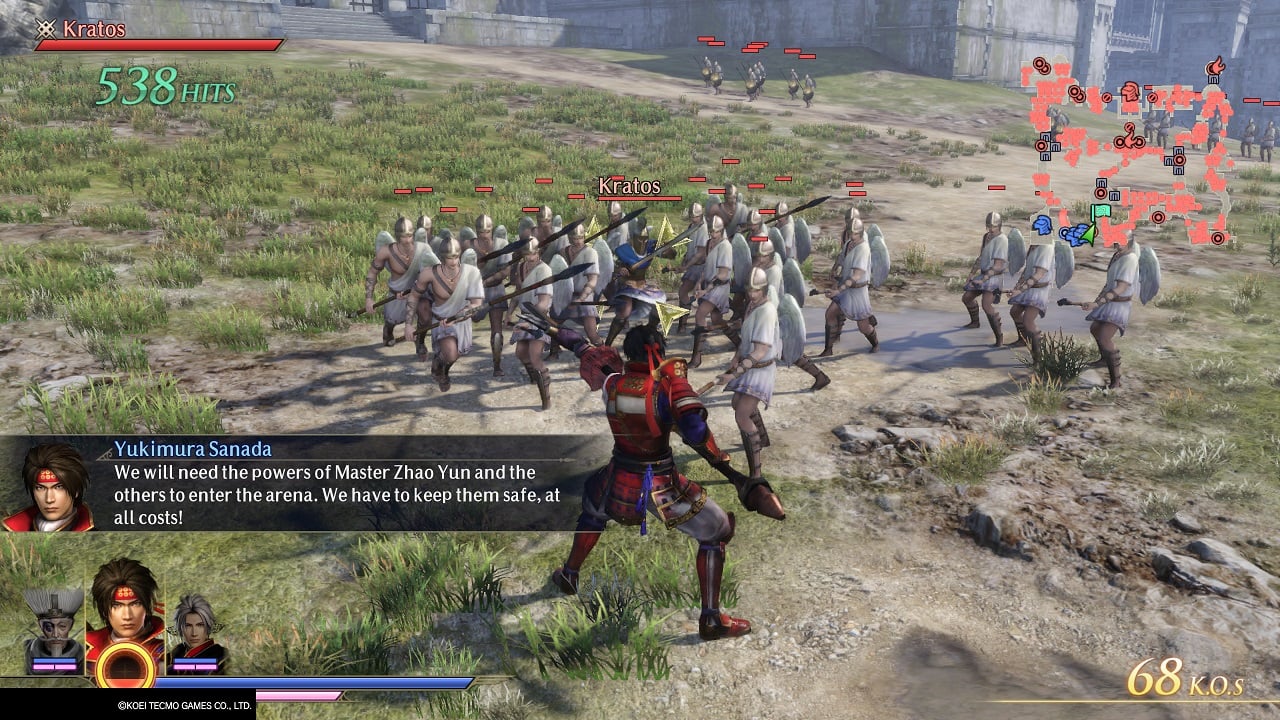Screen dimensions: 1280x720
Task: Select the Kratos target name at top-left
Action: (x=94, y=29)
